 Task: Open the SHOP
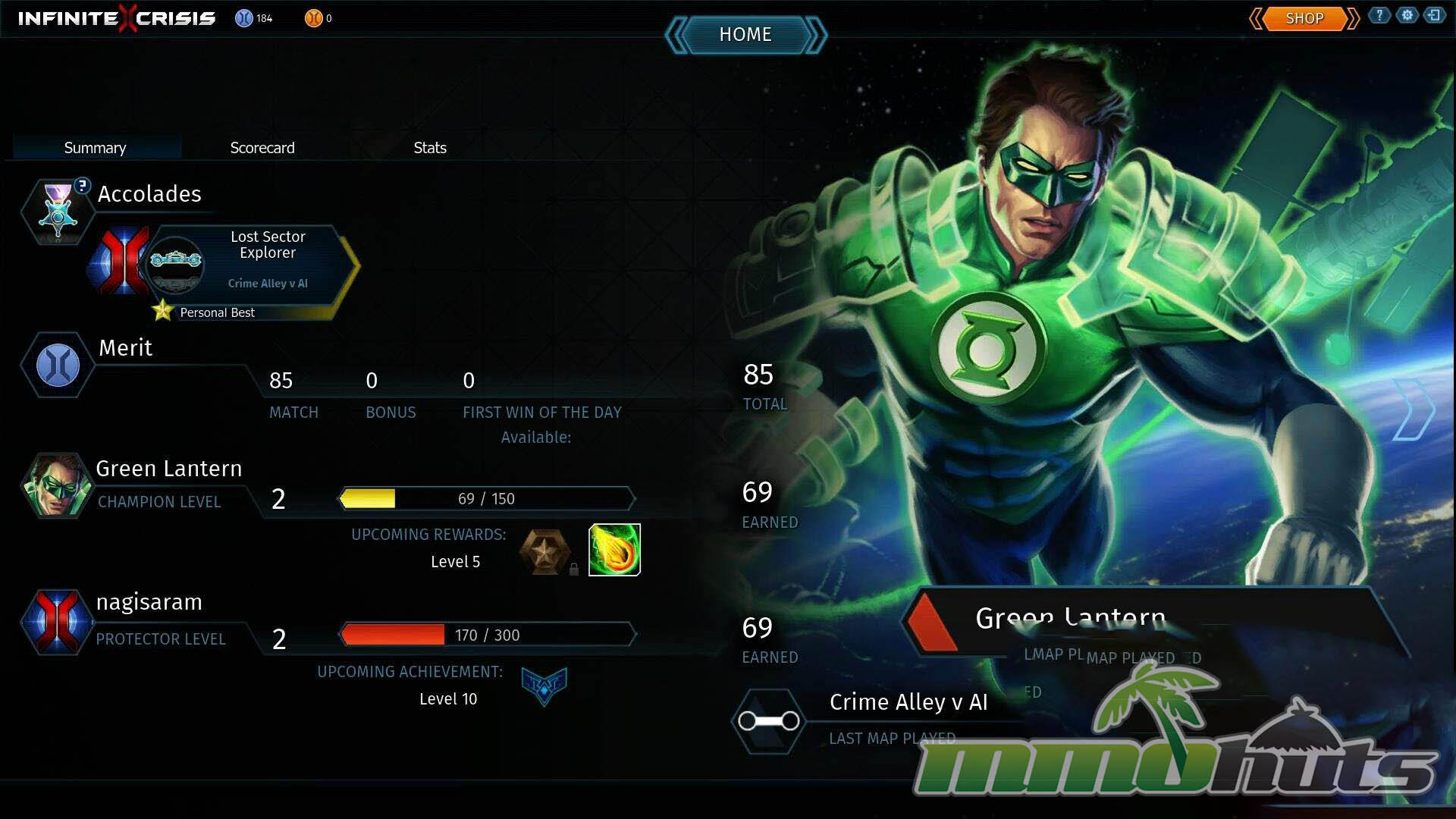tap(1304, 18)
